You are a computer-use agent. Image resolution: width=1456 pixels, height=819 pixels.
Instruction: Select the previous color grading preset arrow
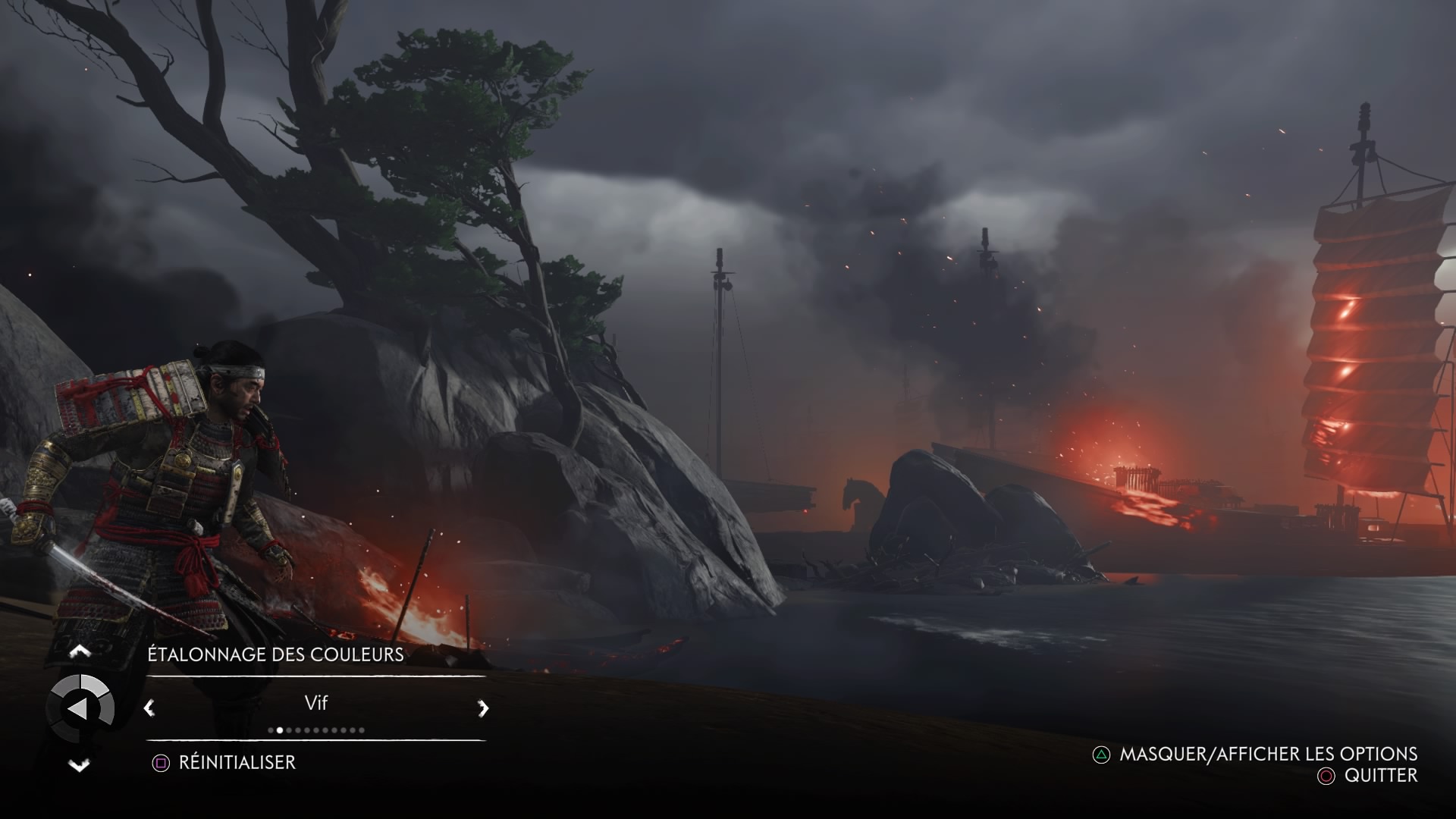click(149, 708)
